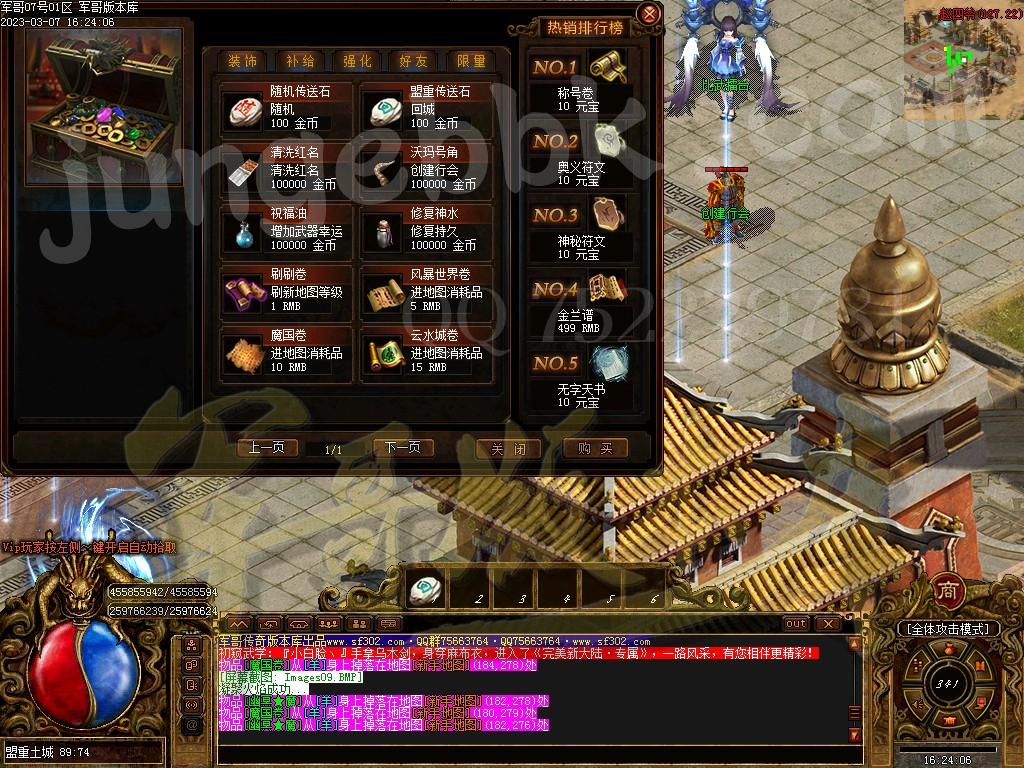Viewport: 1024px width, 768px height.
Task: Buy the selected item with 购买
Action: pos(595,449)
